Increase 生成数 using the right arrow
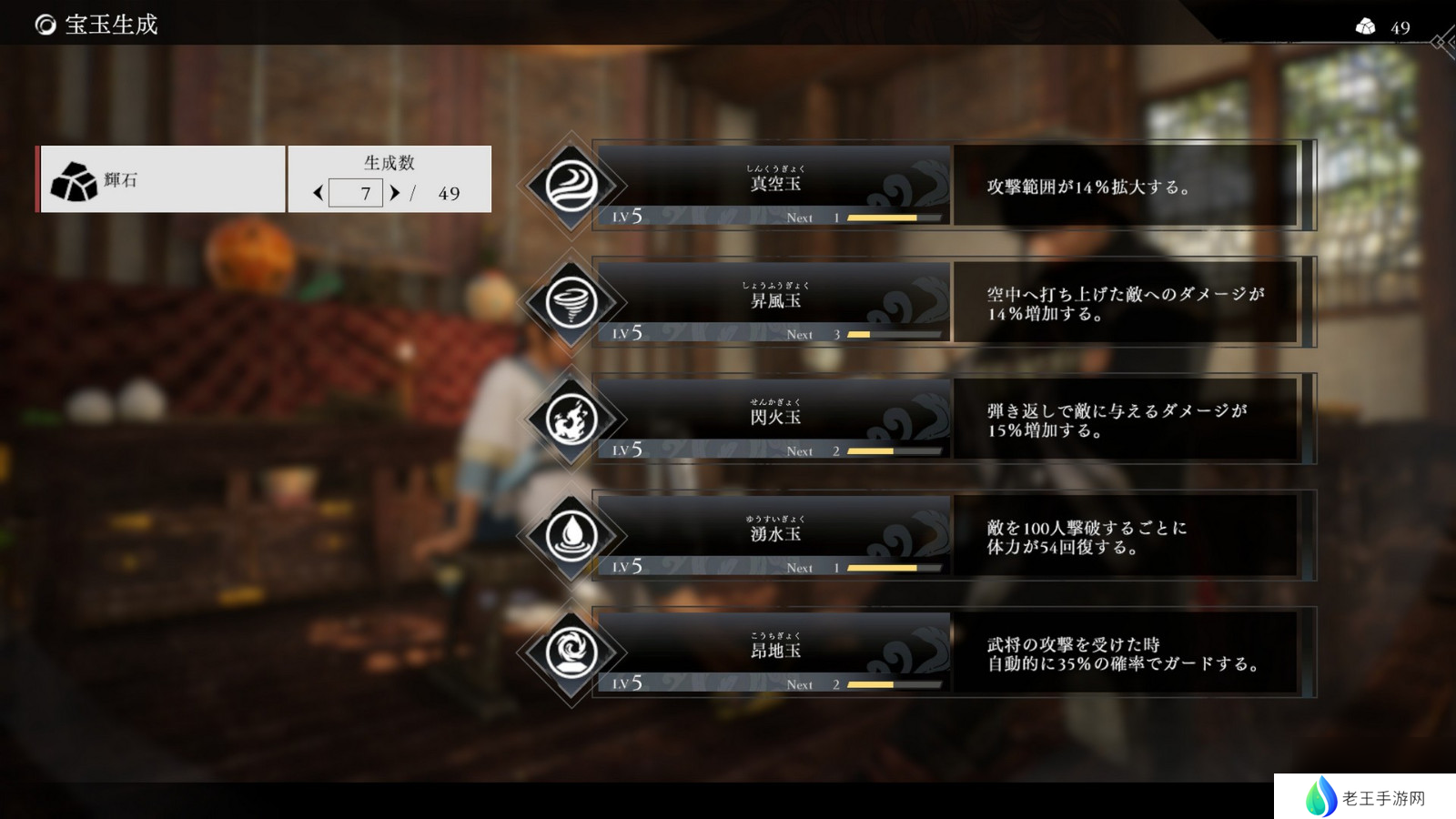Image resolution: width=1456 pixels, height=819 pixels. pos(394,193)
